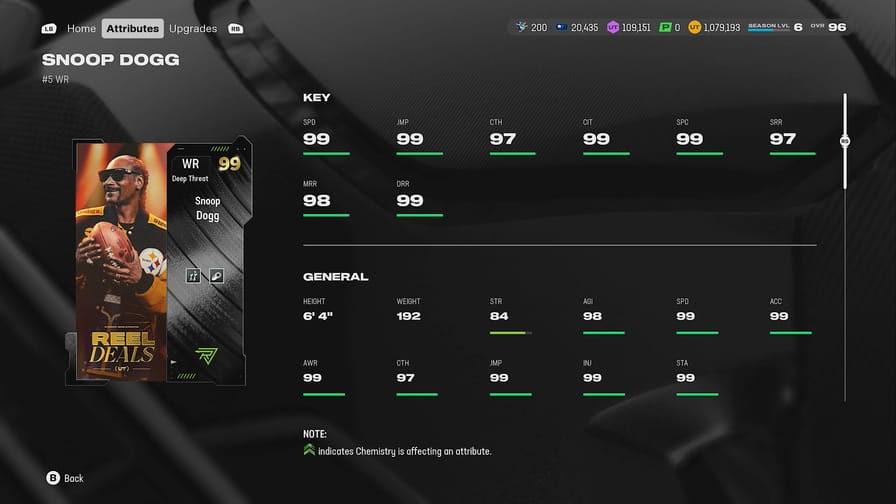Click the attributes list scrollbar handle
The image size is (896, 504).
point(845,142)
